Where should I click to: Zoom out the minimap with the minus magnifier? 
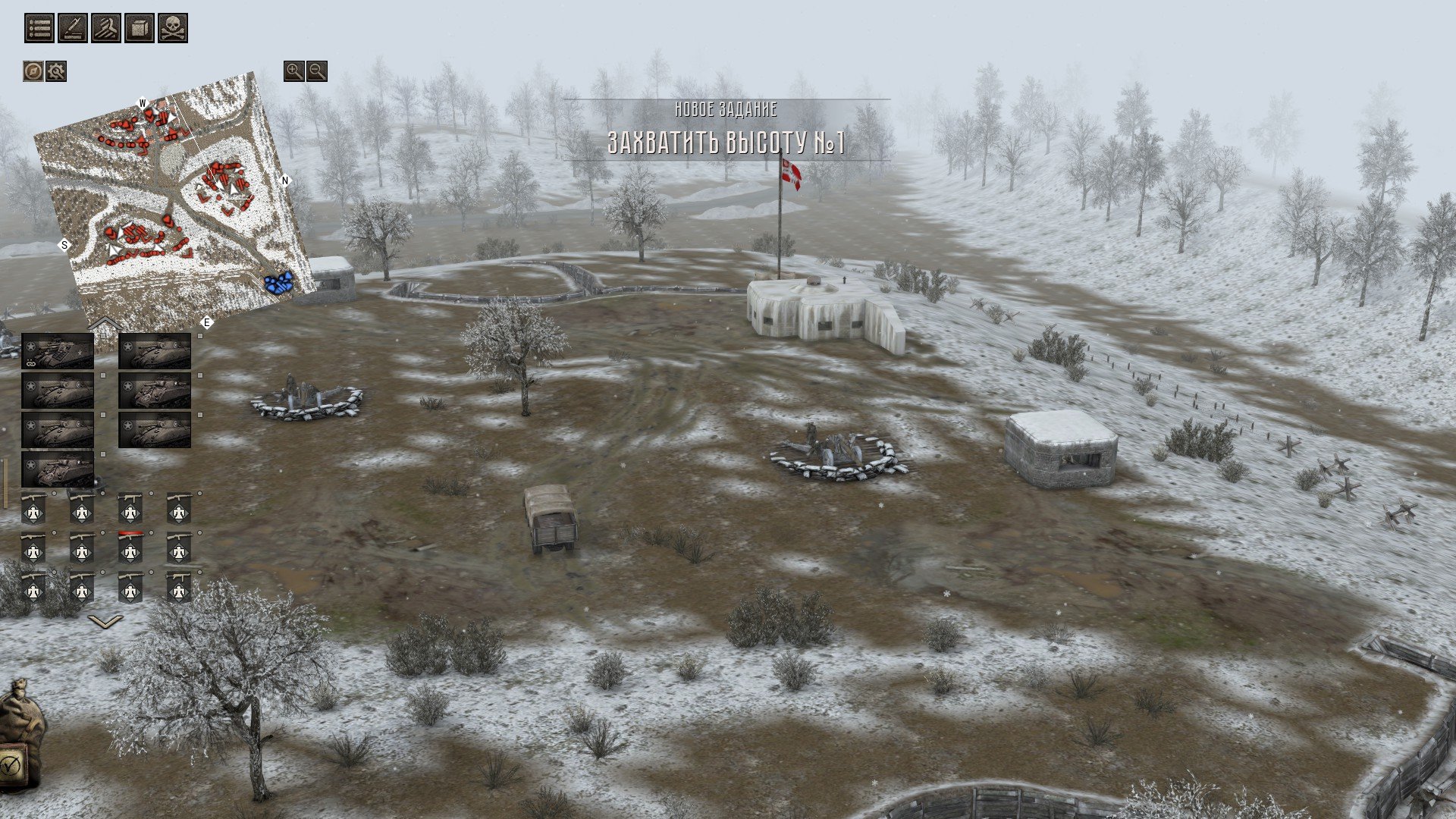(317, 71)
